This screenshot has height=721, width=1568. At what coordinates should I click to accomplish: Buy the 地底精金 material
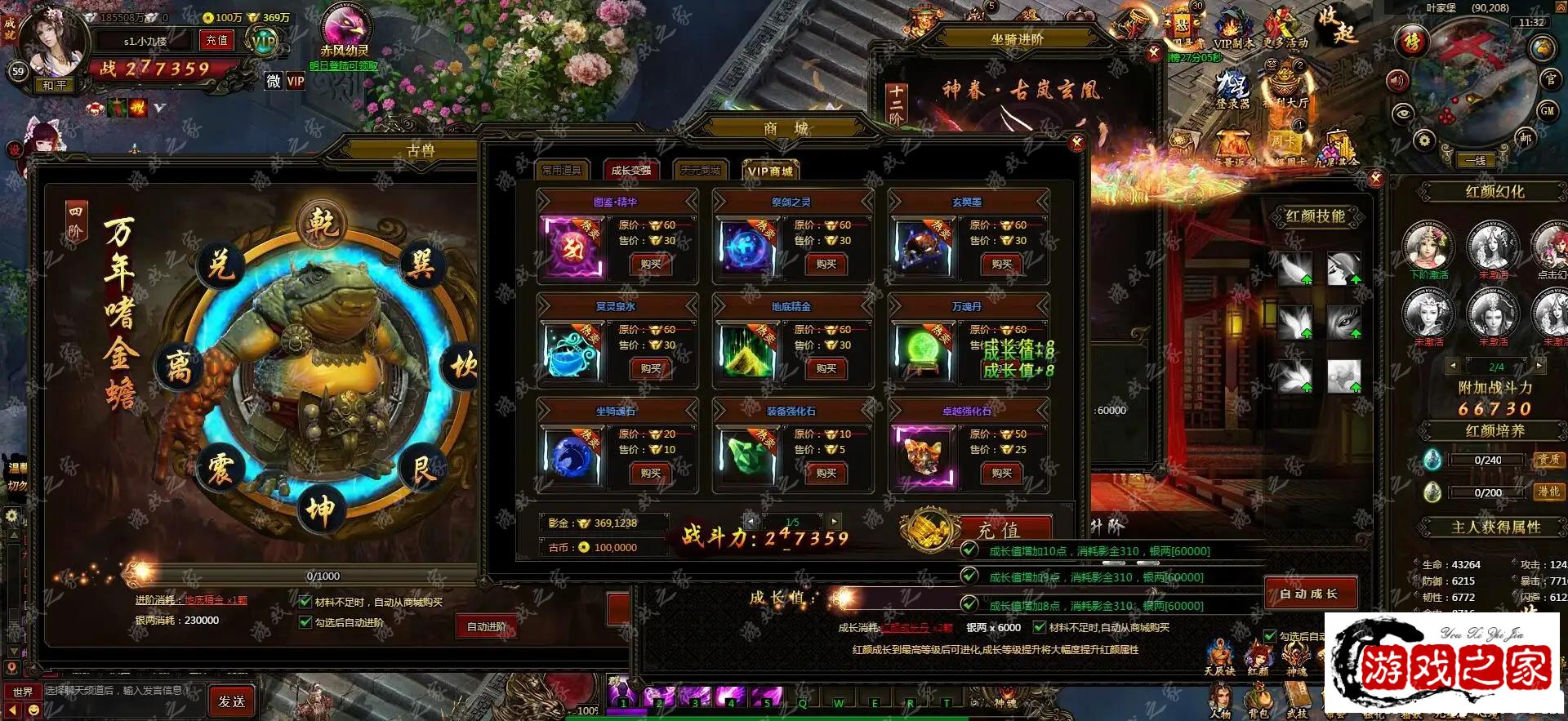(826, 368)
